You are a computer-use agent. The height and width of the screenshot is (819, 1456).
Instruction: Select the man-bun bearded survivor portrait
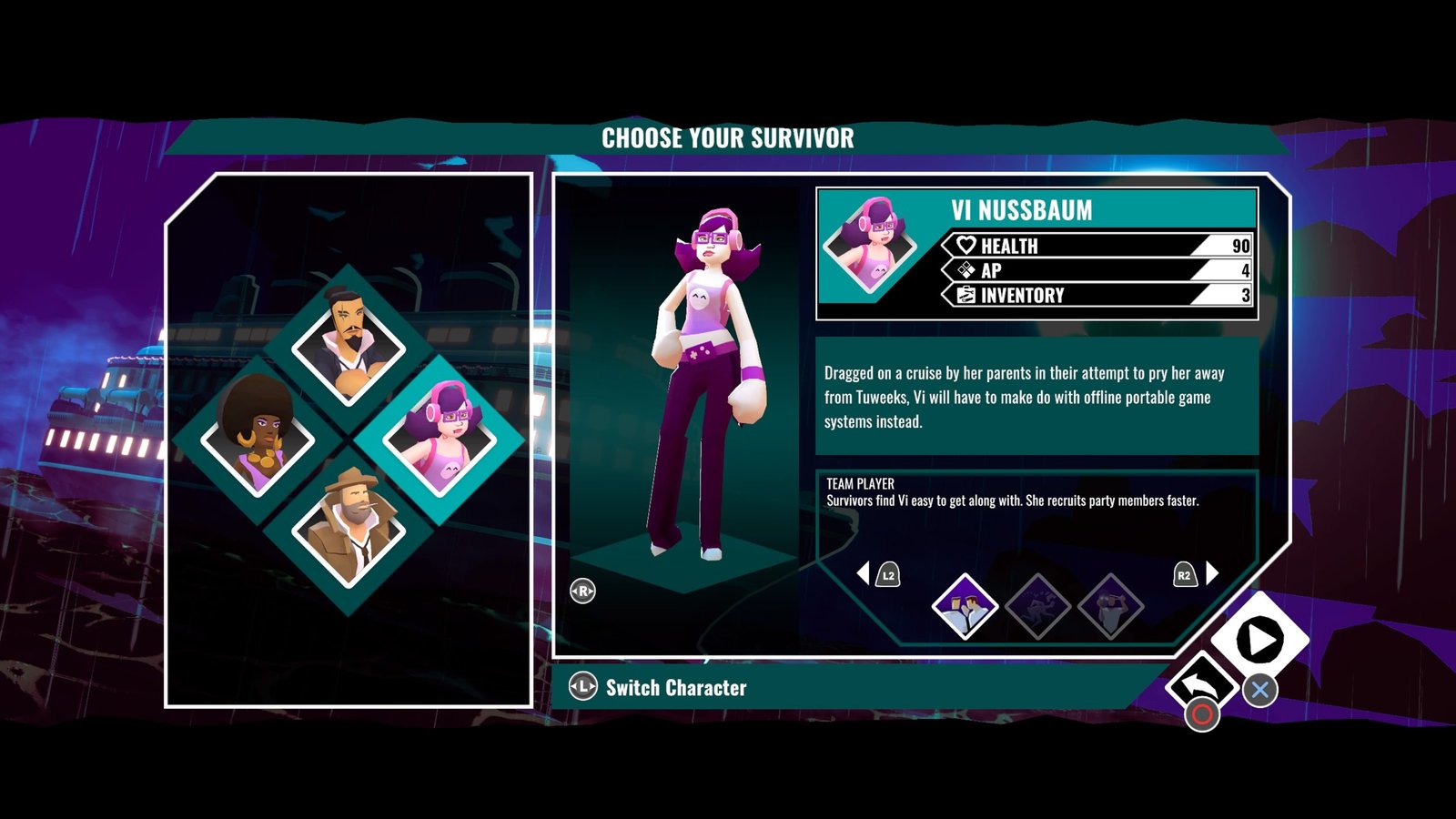[x=348, y=344]
